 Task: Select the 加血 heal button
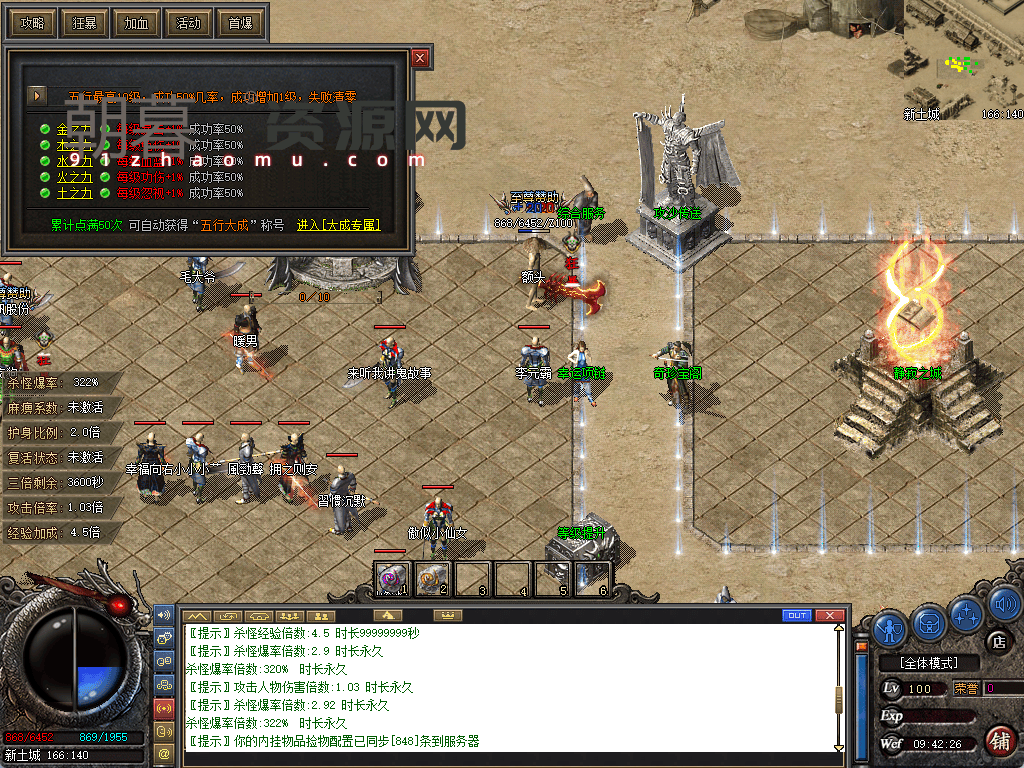136,22
